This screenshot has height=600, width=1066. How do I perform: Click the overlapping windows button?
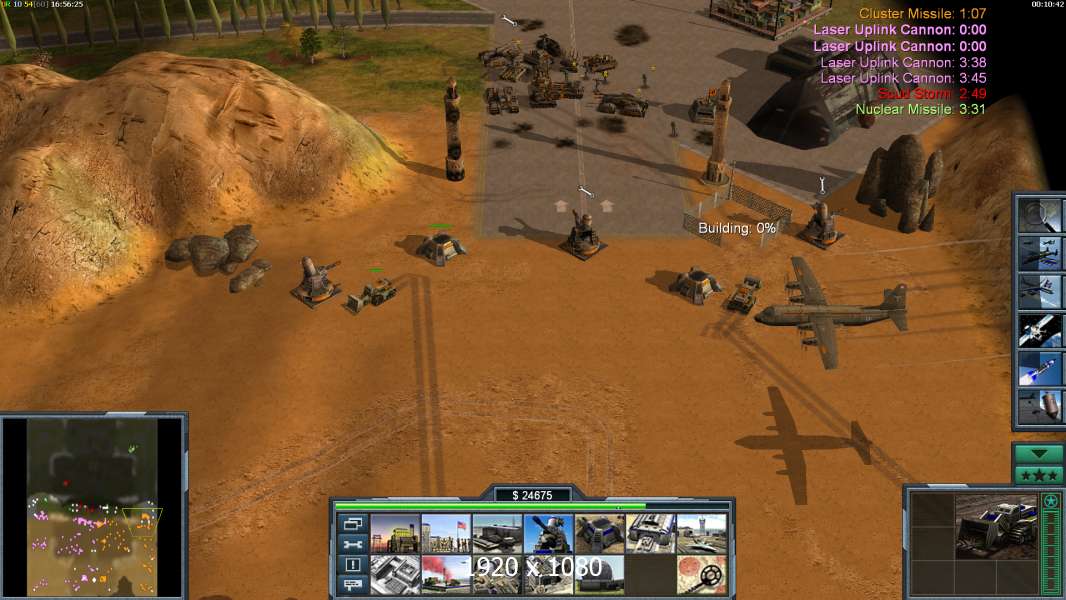[352, 523]
